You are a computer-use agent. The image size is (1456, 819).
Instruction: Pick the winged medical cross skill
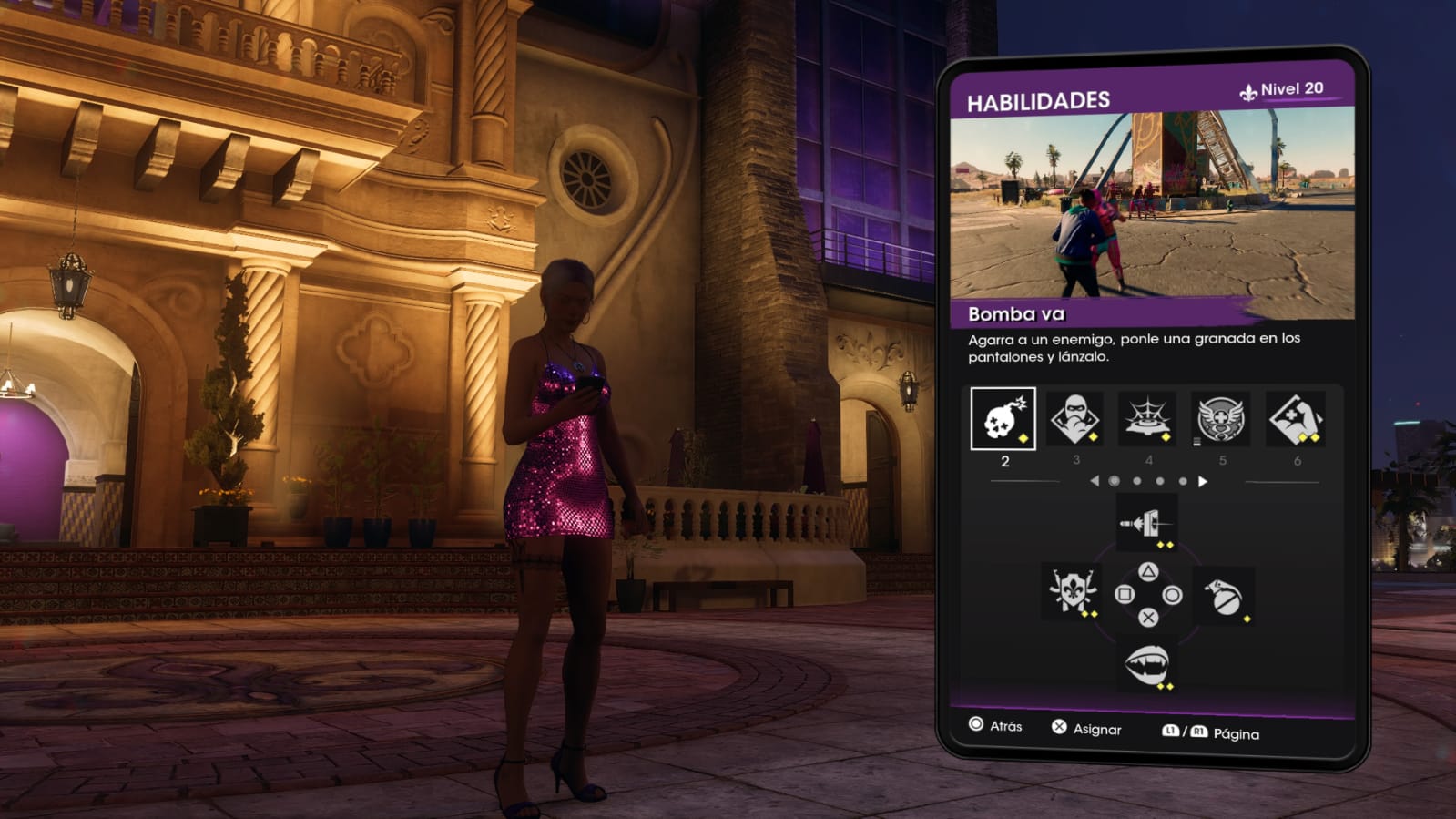click(x=1221, y=419)
